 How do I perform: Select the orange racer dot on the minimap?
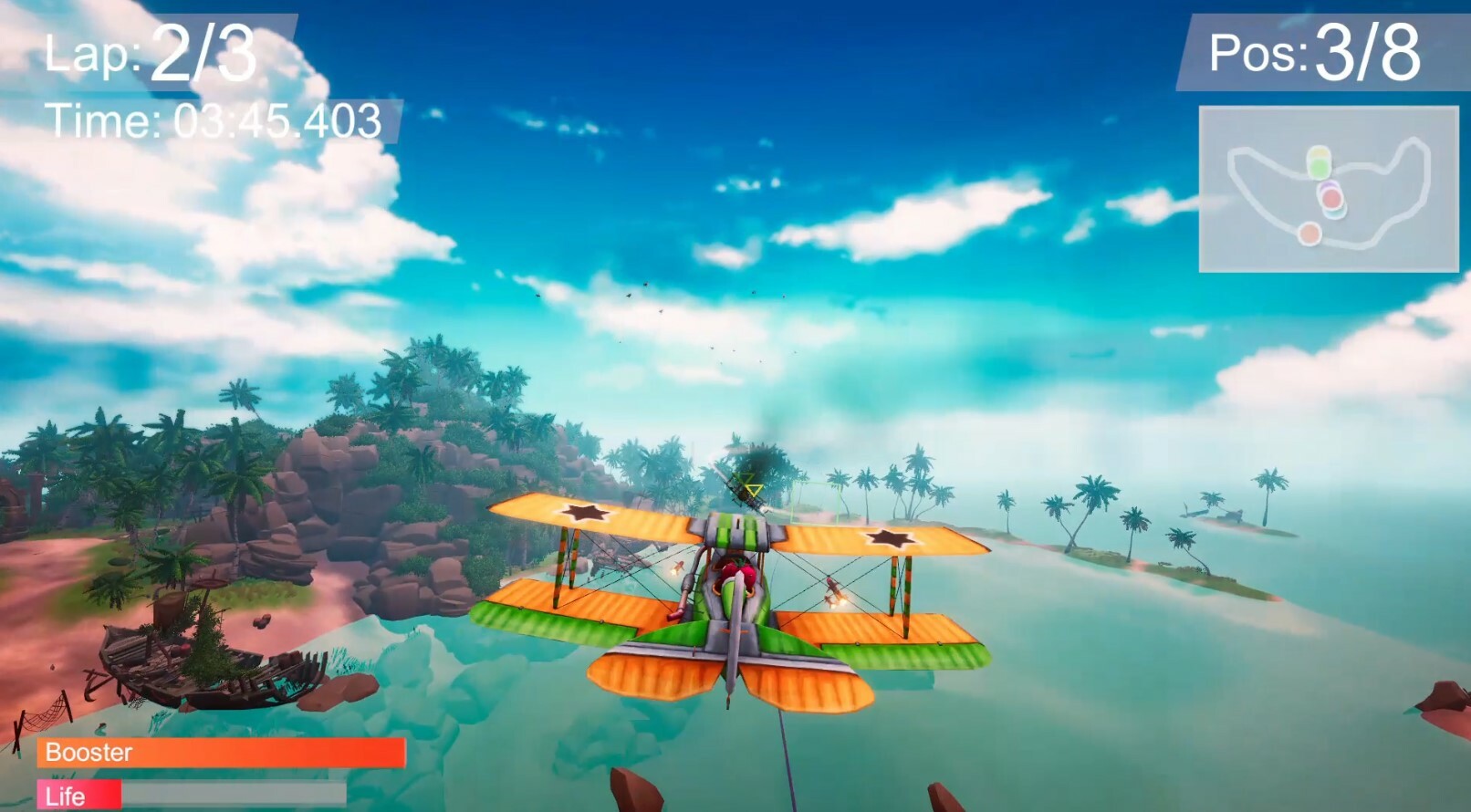point(1309,234)
